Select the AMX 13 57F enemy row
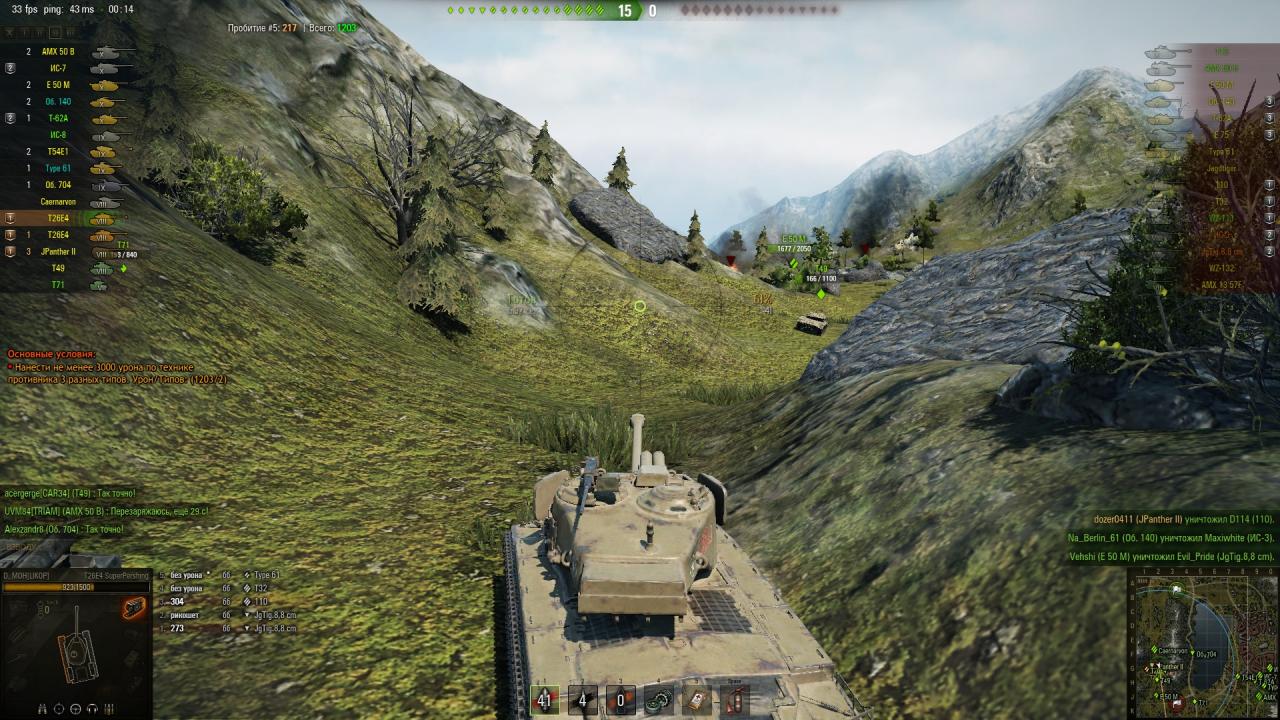Viewport: 1280px width, 720px height. point(1219,285)
